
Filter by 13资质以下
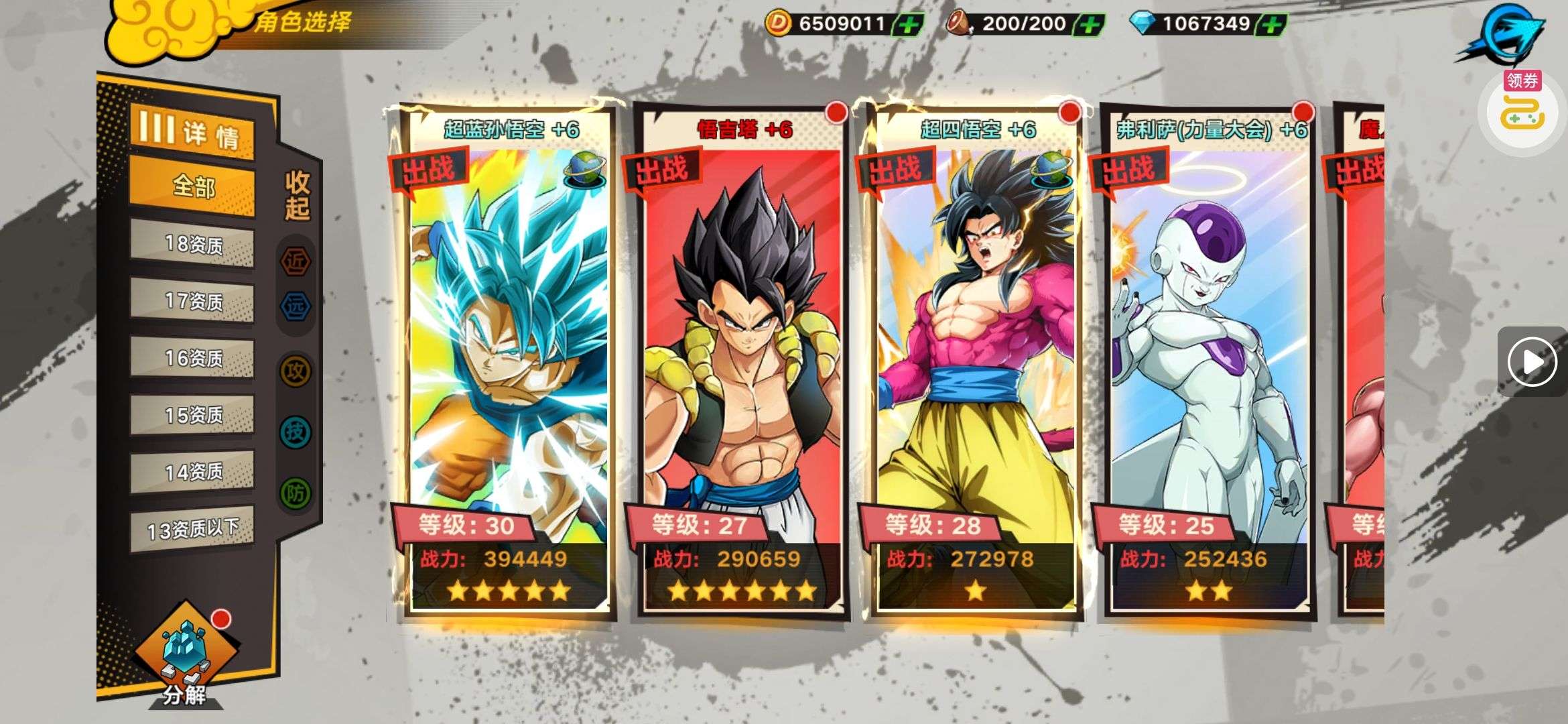(192, 530)
